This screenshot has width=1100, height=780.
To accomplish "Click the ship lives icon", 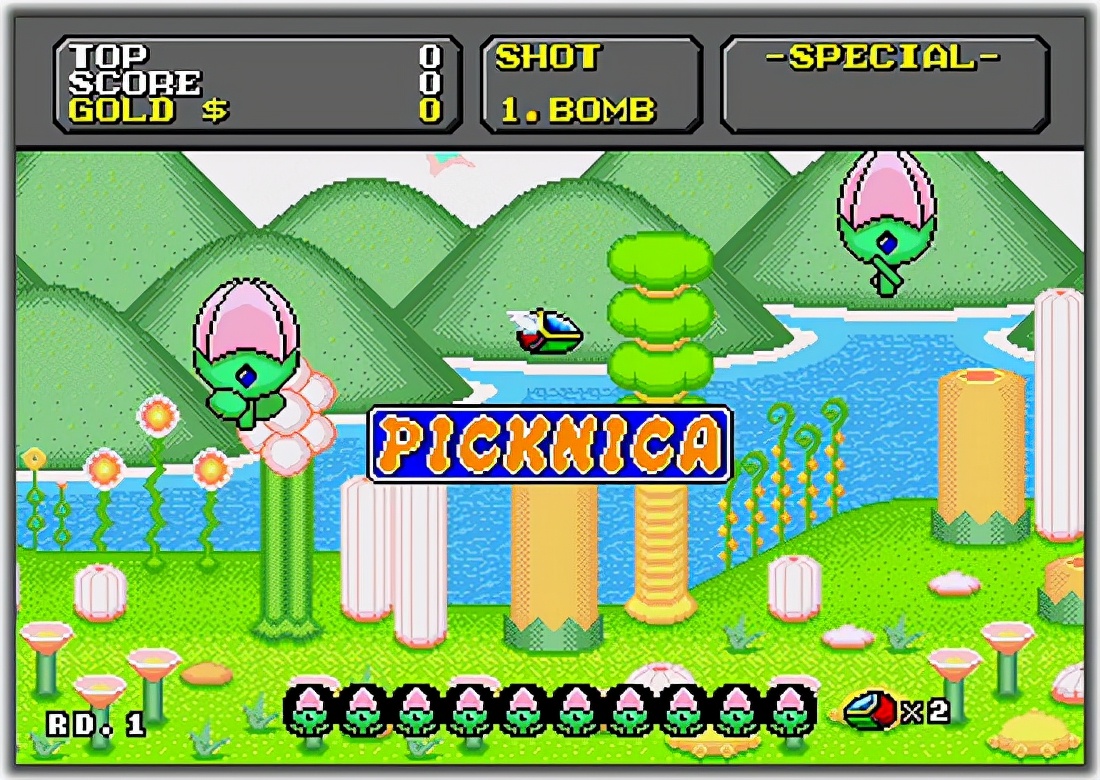I will click(x=870, y=710).
